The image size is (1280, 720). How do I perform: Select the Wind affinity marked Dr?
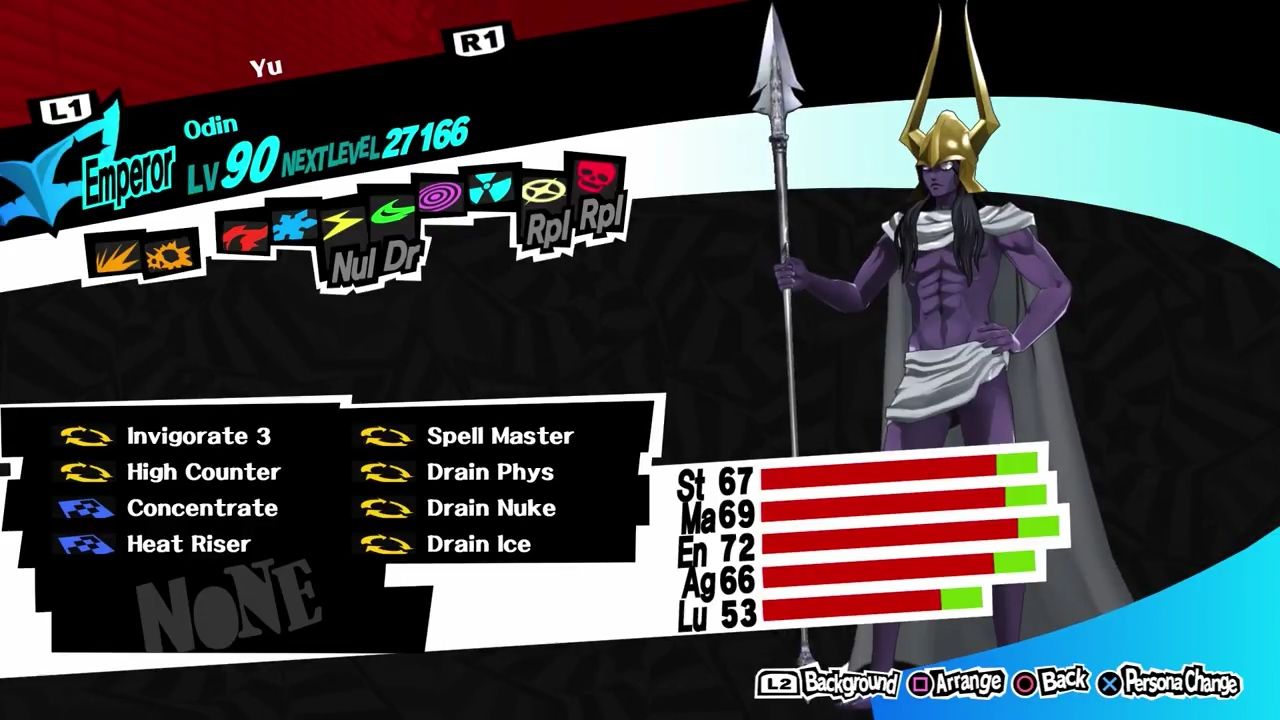pyautogui.click(x=392, y=215)
